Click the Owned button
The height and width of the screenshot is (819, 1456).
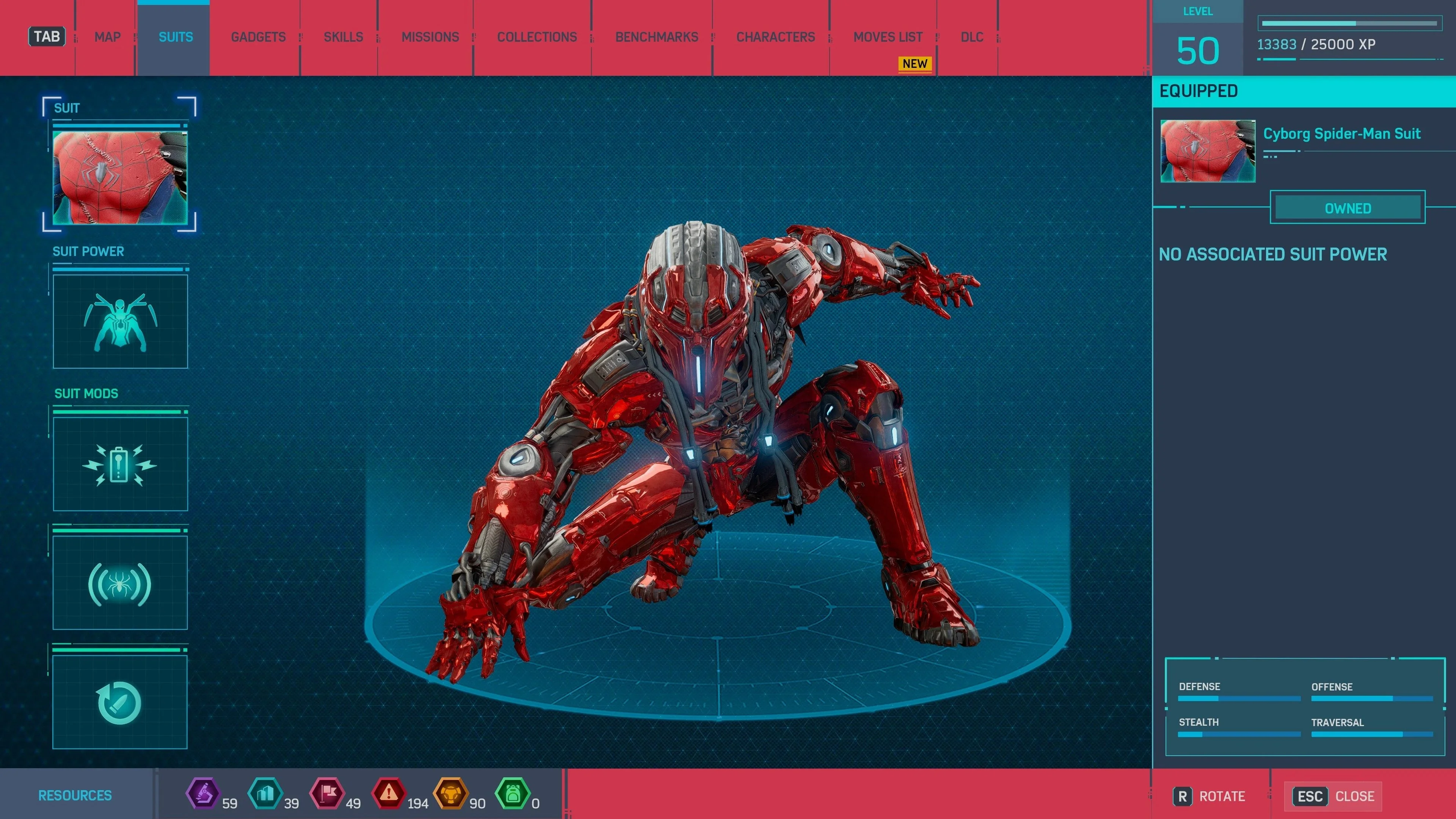(x=1348, y=208)
